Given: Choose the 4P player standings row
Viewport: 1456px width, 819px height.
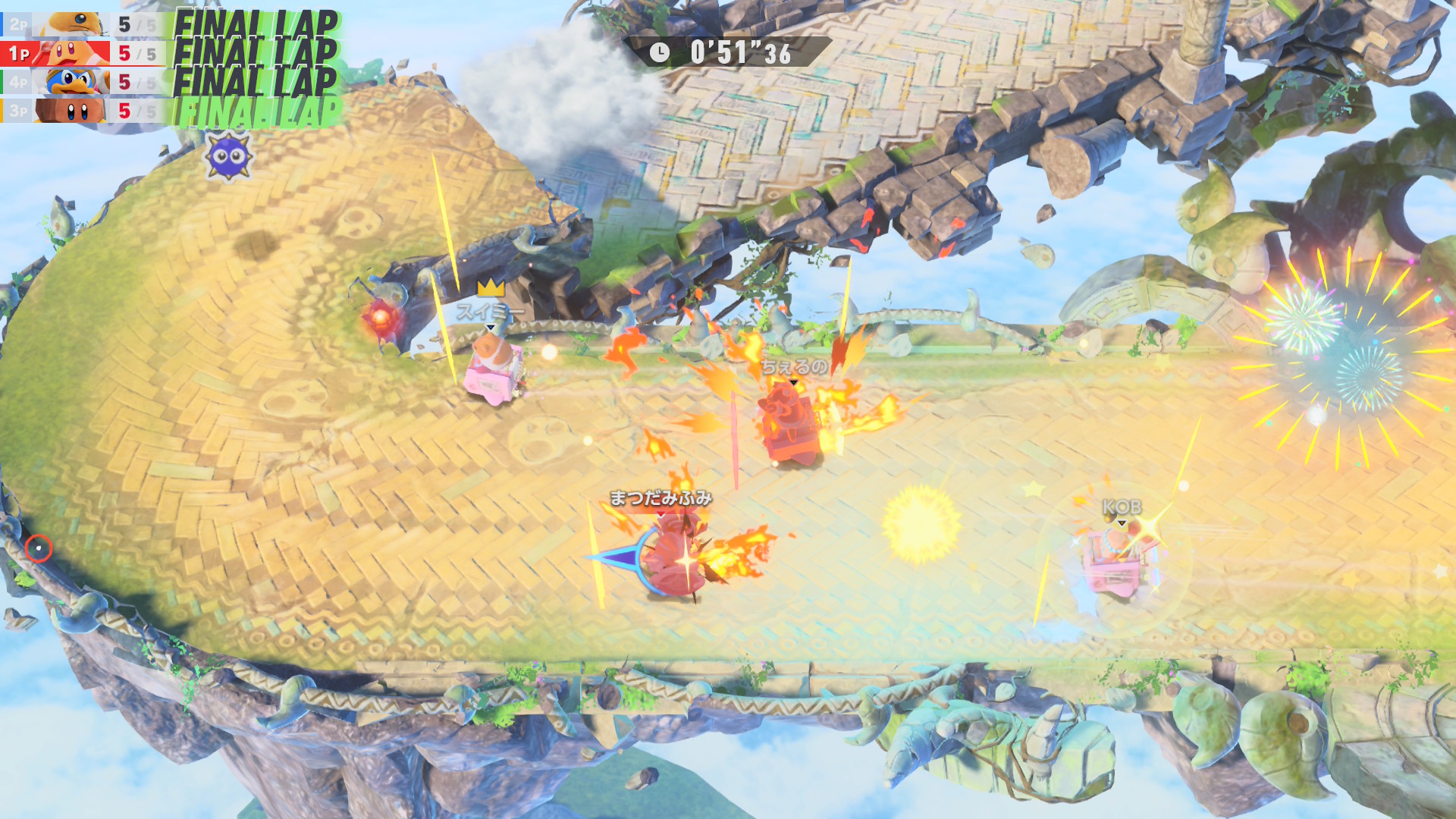Looking at the screenshot, I should point(83,82).
